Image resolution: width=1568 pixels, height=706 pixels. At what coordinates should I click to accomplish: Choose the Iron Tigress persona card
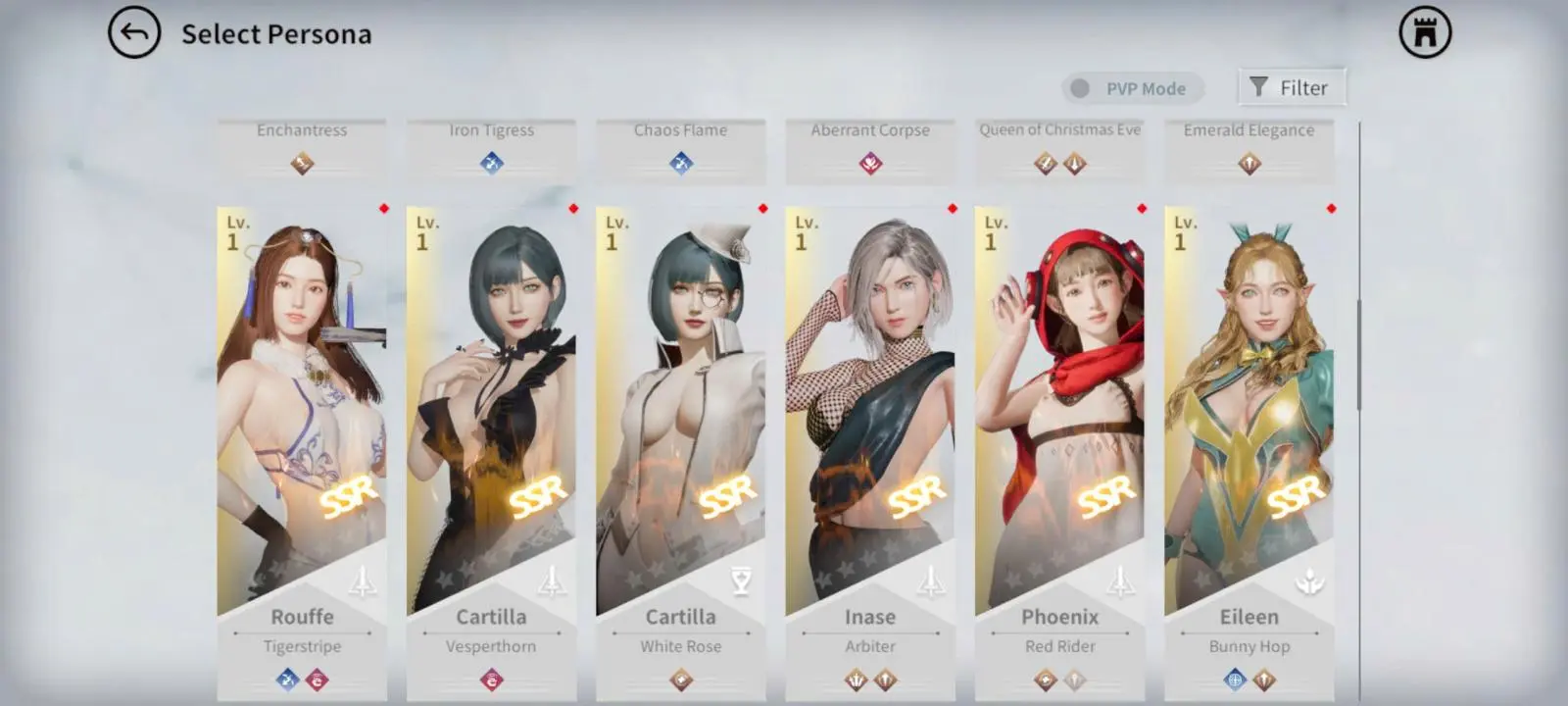click(x=491, y=149)
